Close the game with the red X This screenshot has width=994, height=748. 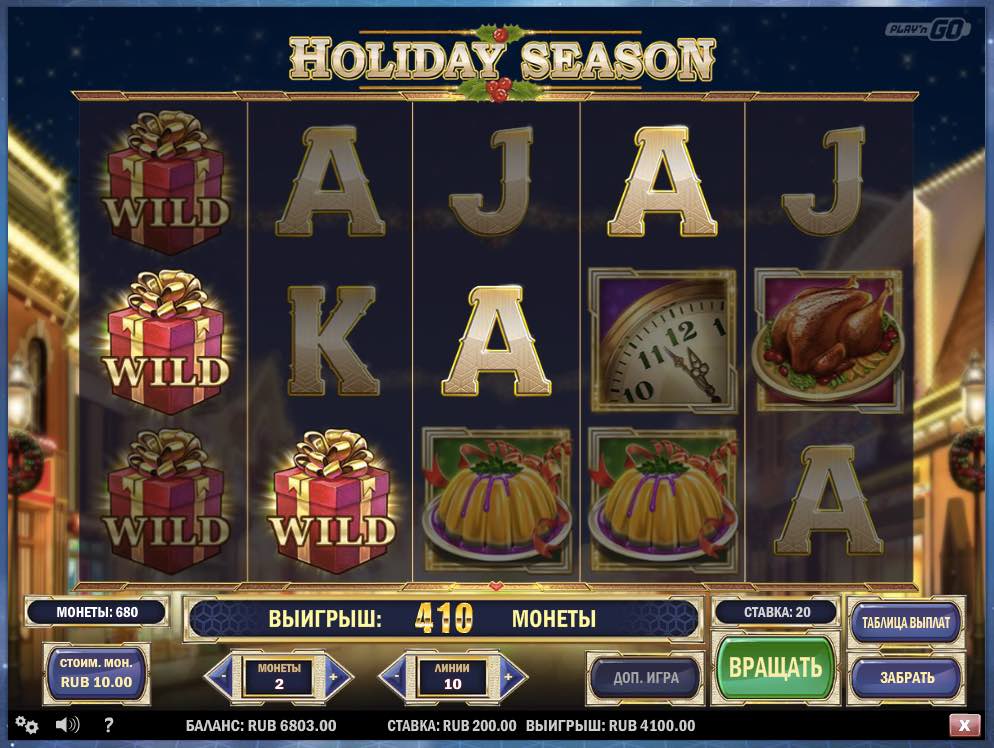tap(964, 725)
